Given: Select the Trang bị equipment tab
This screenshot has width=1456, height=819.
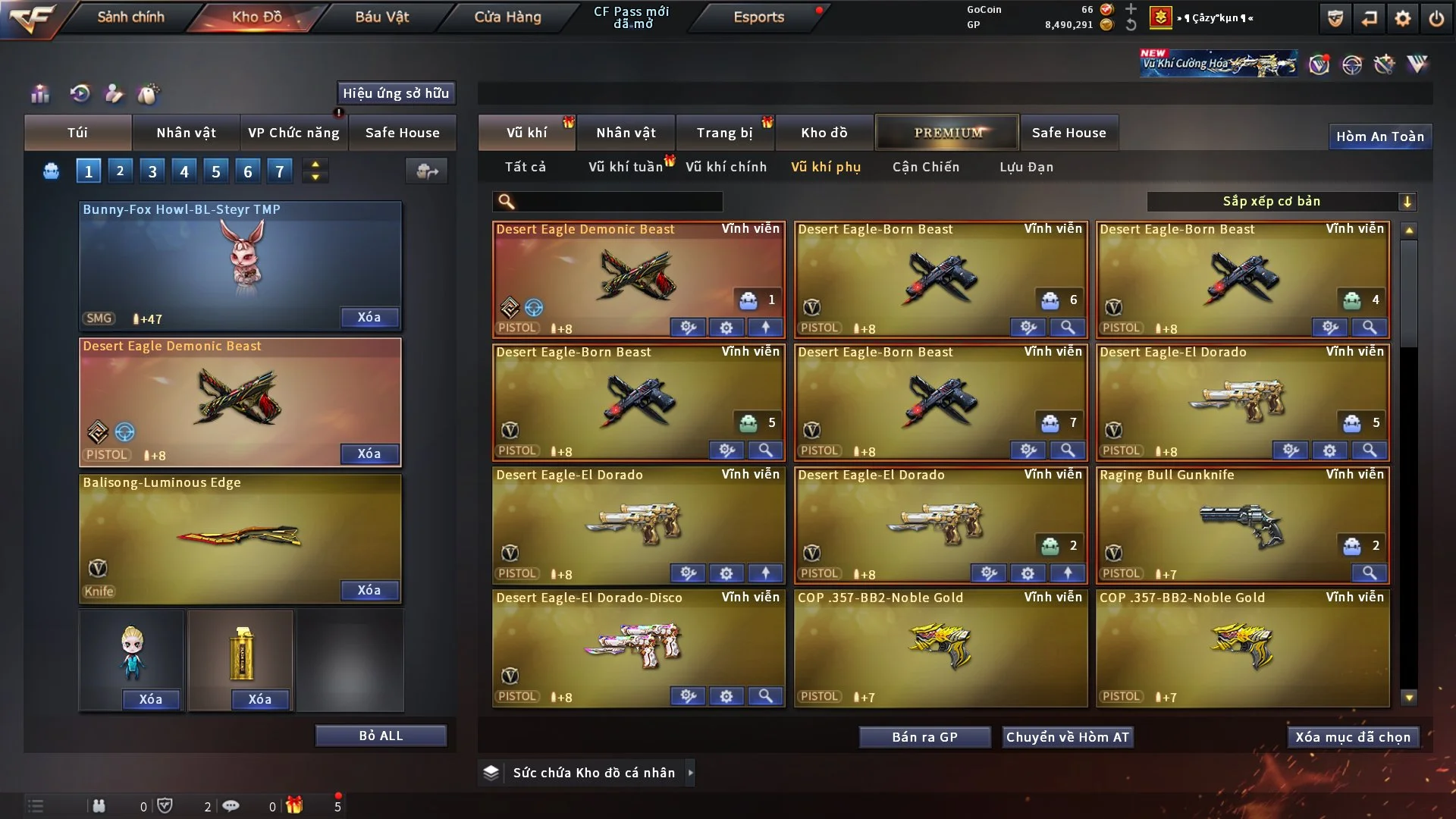Looking at the screenshot, I should click(x=724, y=133).
